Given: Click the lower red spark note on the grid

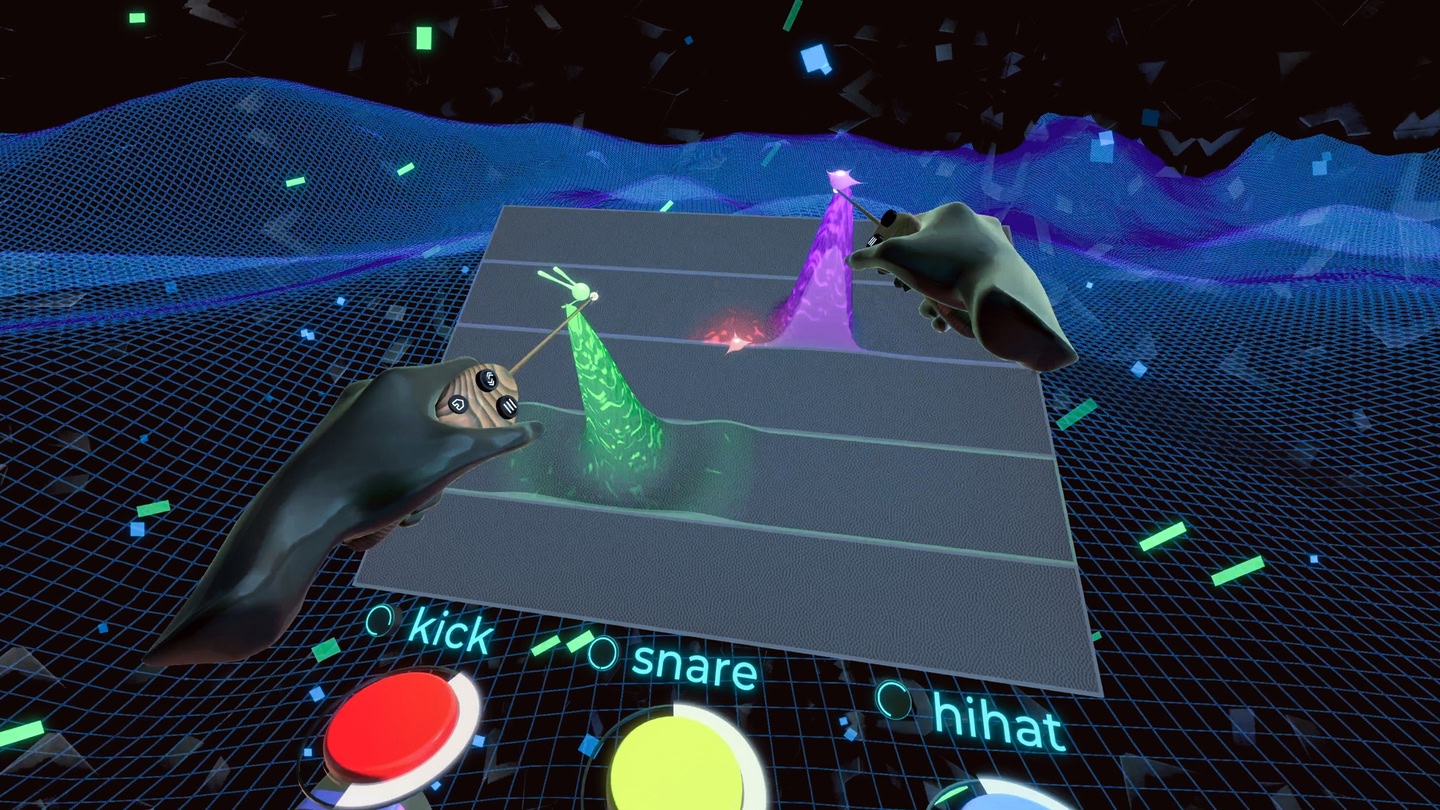Looking at the screenshot, I should [x=736, y=343].
